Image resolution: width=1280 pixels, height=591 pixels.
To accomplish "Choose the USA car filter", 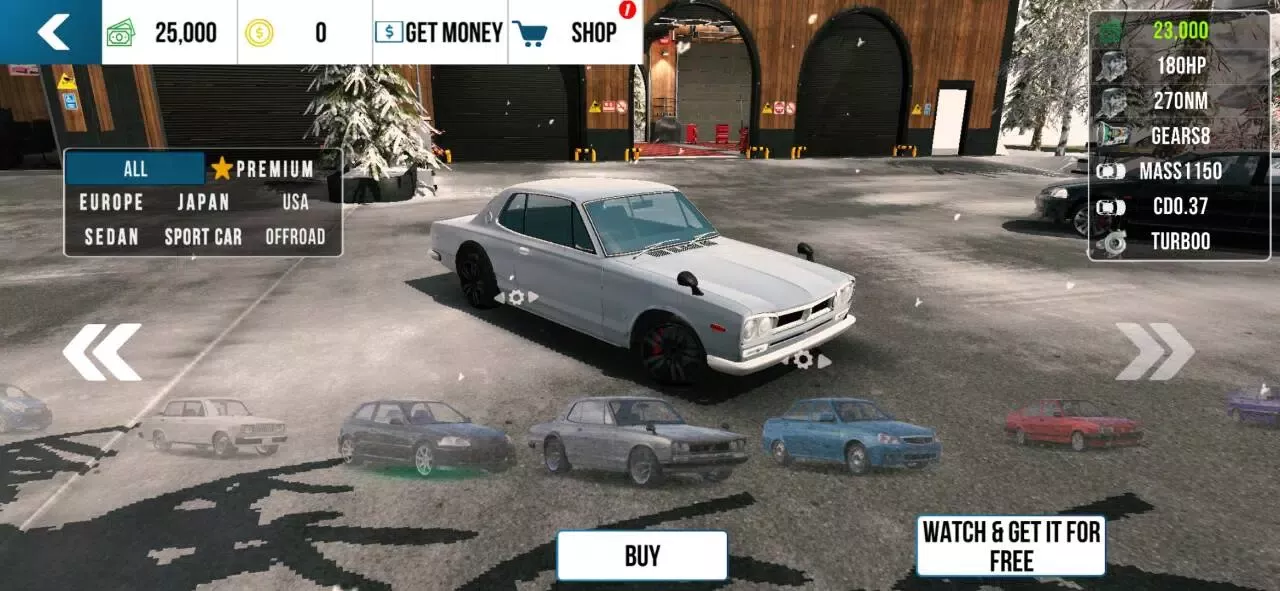I will [x=295, y=202].
